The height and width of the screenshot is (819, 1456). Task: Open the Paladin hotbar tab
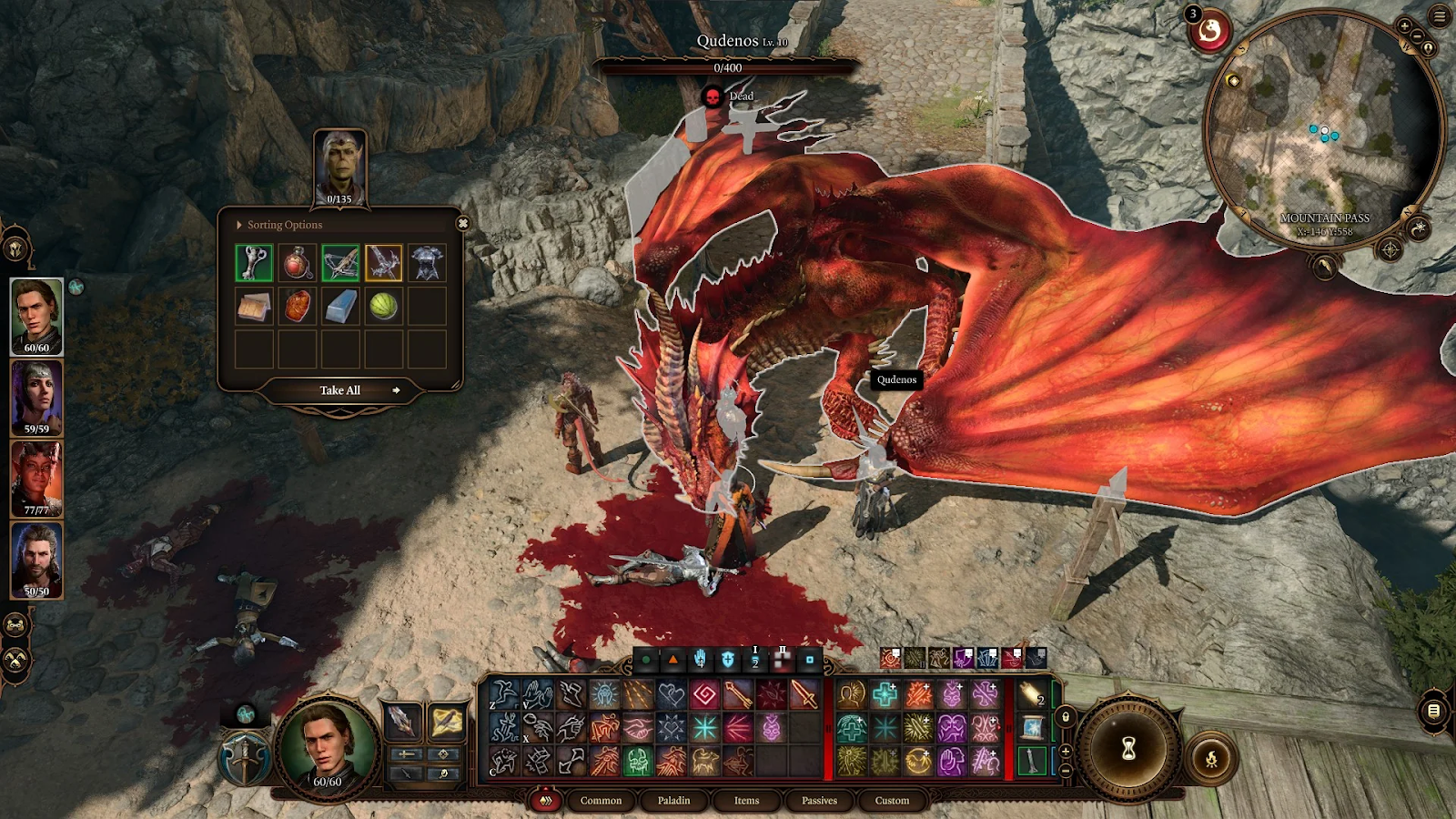(673, 801)
